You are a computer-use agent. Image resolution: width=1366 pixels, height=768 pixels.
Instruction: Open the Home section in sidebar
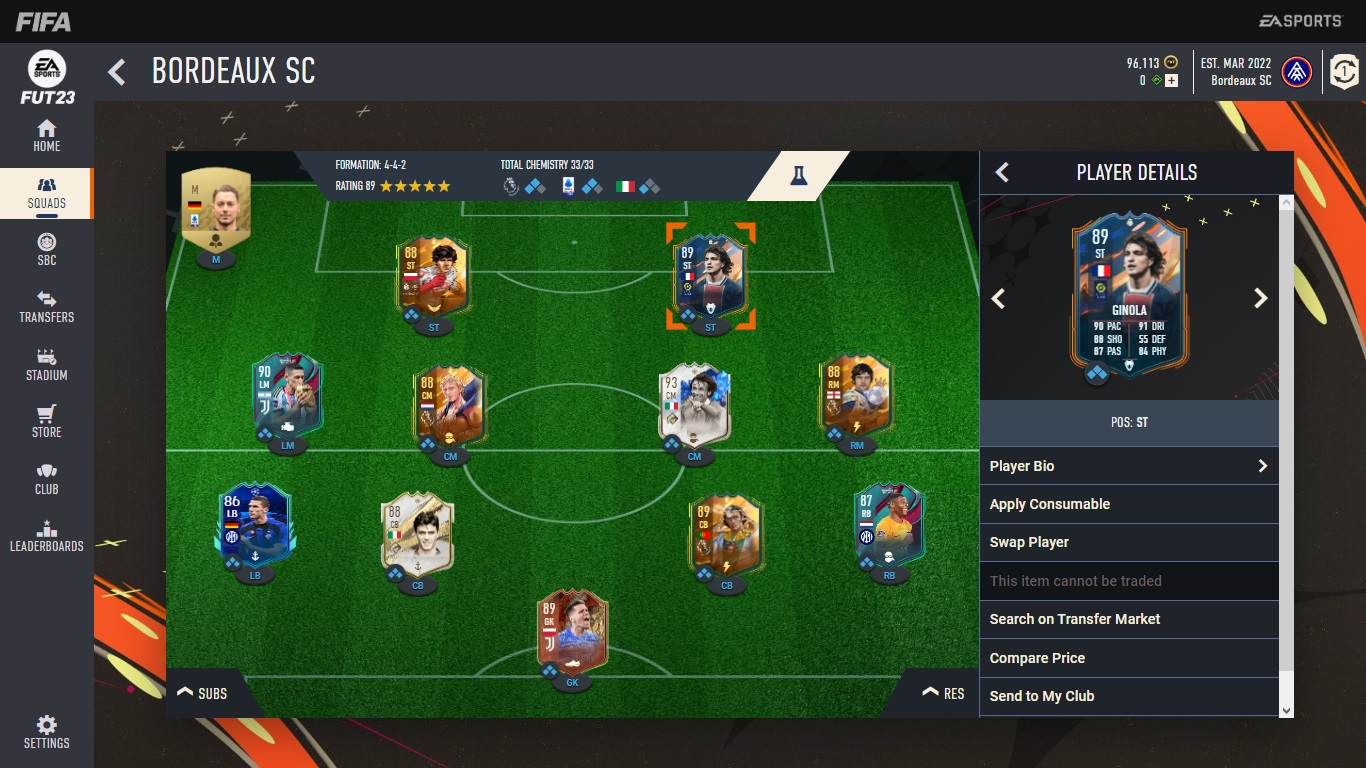[x=46, y=136]
